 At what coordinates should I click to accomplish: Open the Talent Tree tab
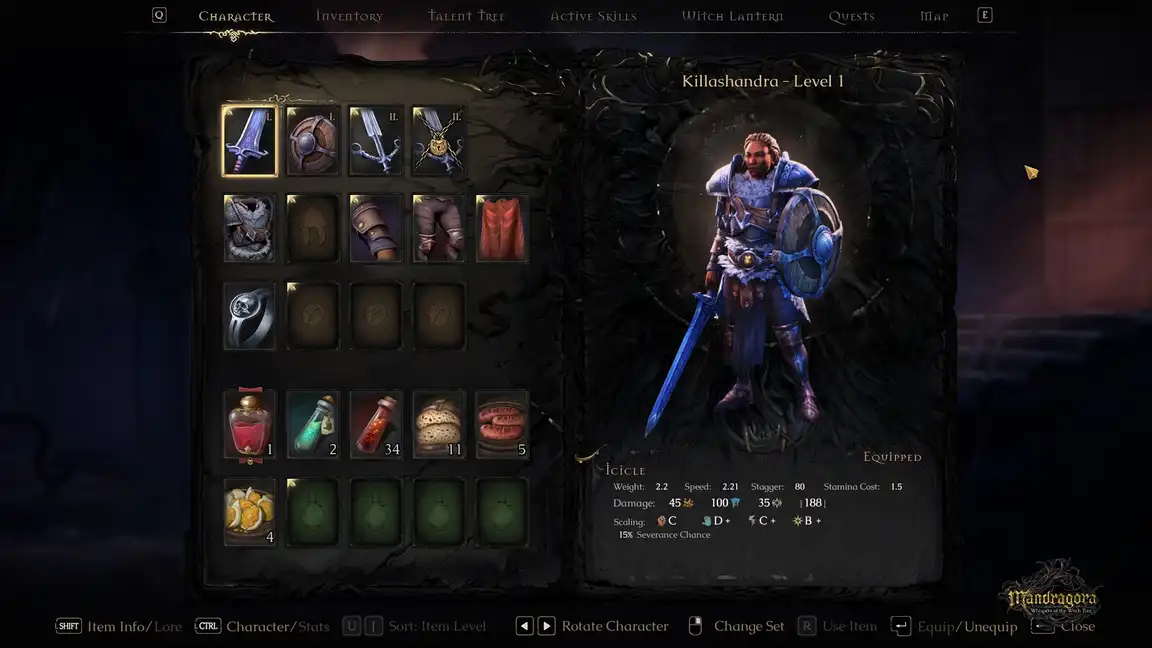(x=466, y=16)
